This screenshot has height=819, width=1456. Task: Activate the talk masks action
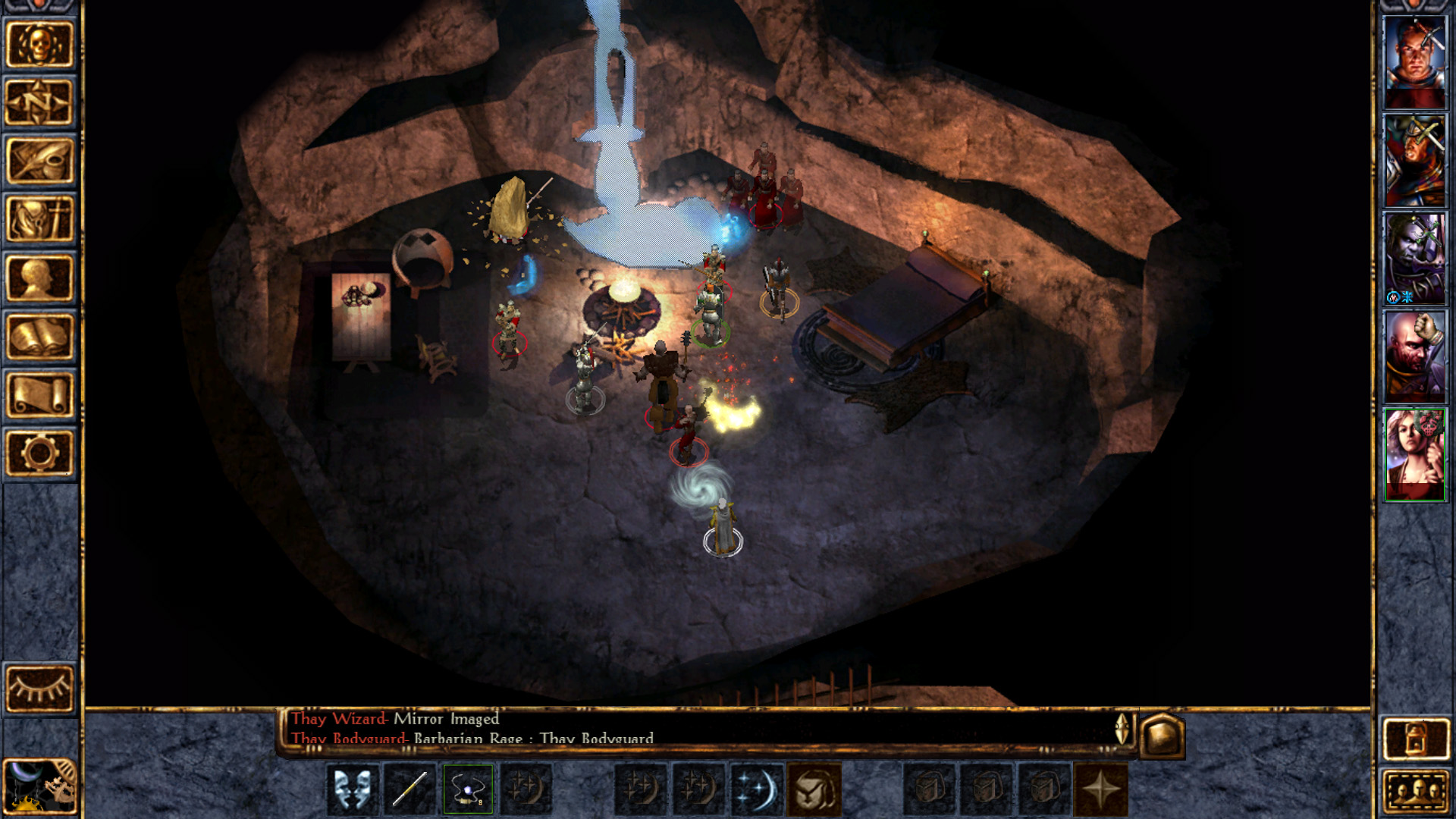point(352,789)
